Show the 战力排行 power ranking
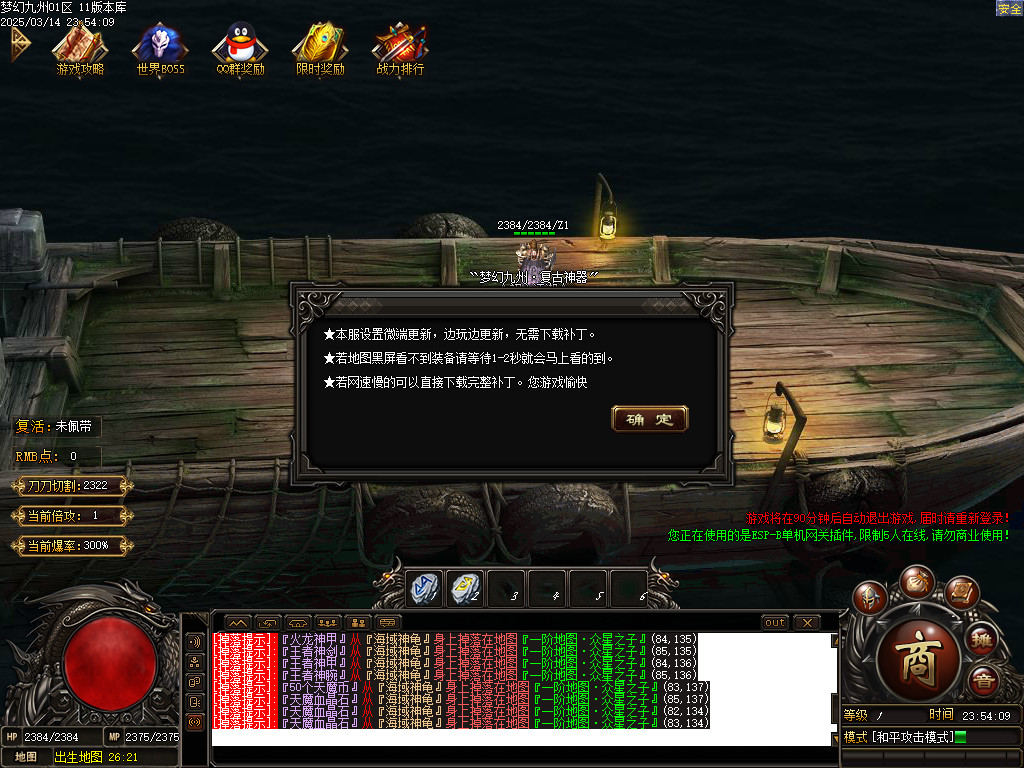This screenshot has height=768, width=1024. pos(400,46)
